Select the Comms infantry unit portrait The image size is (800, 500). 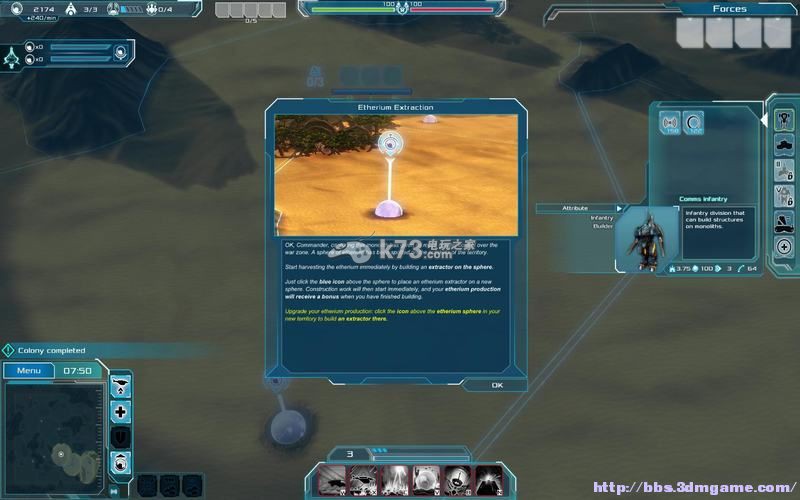click(x=640, y=240)
